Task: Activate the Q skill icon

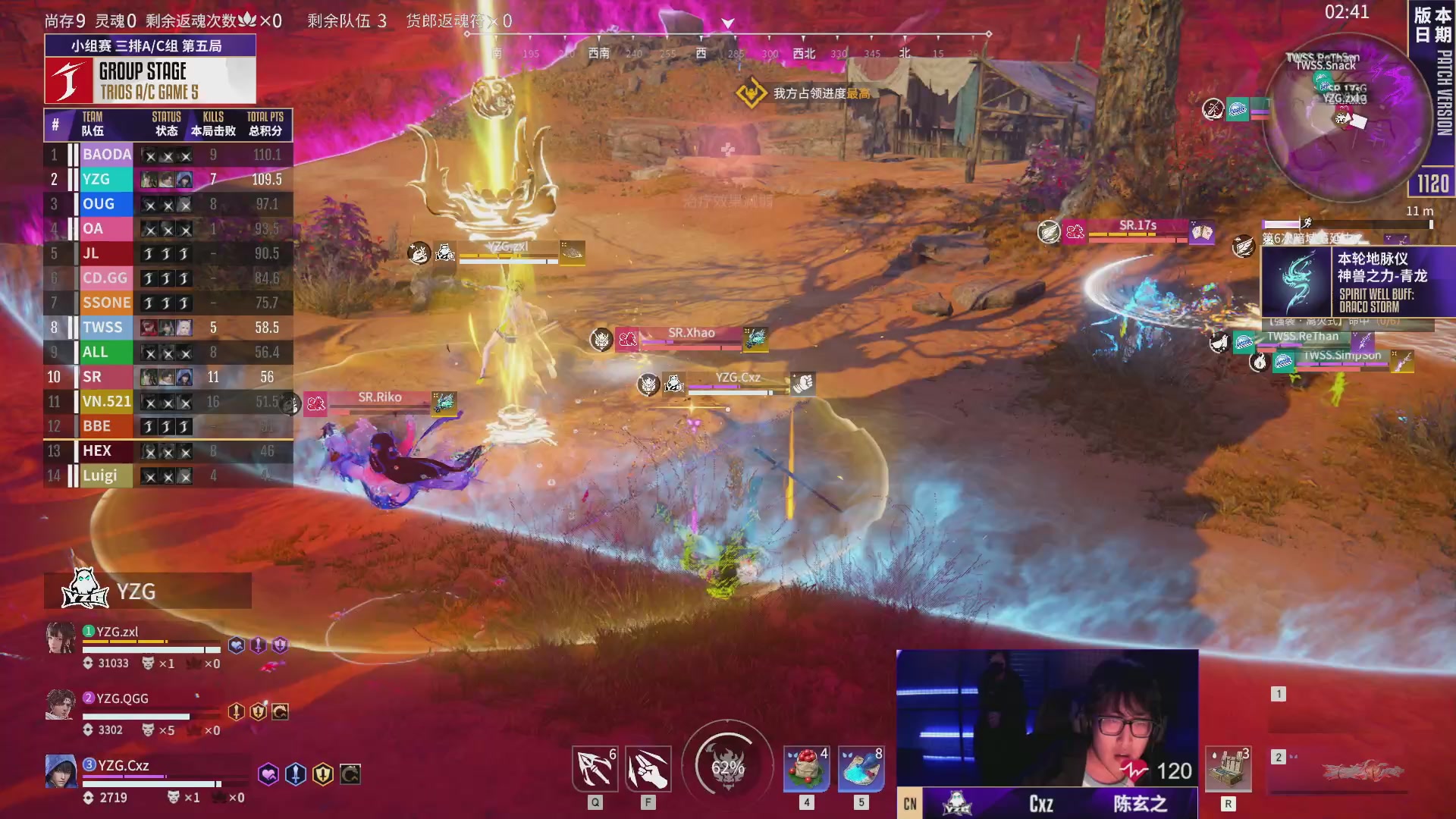Action: tap(595, 769)
